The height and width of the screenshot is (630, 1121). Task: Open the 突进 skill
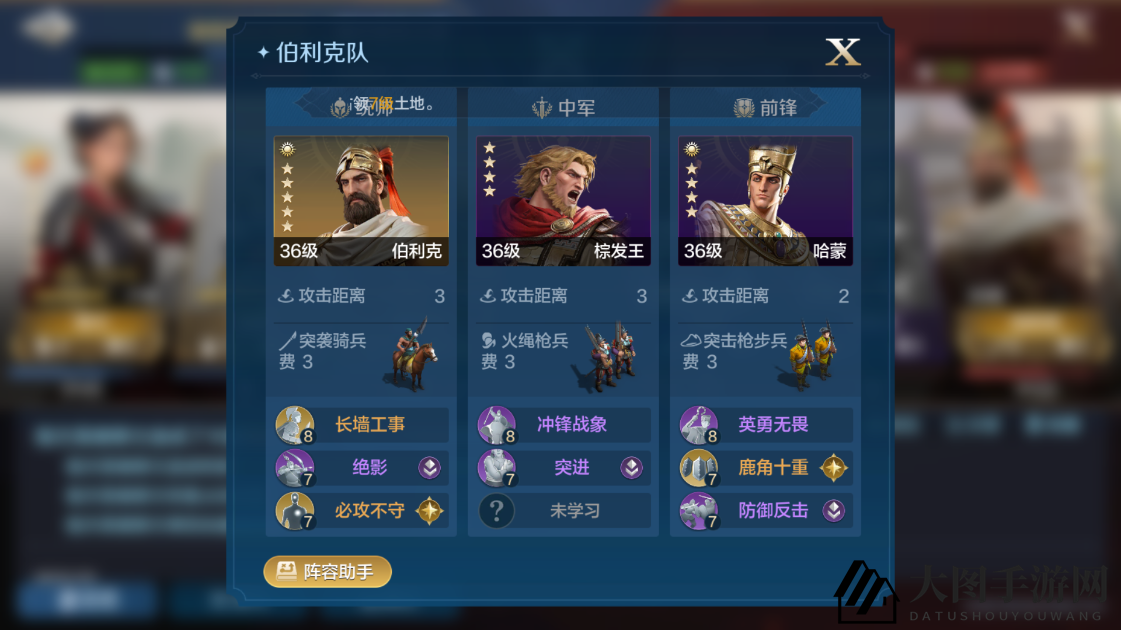564,467
